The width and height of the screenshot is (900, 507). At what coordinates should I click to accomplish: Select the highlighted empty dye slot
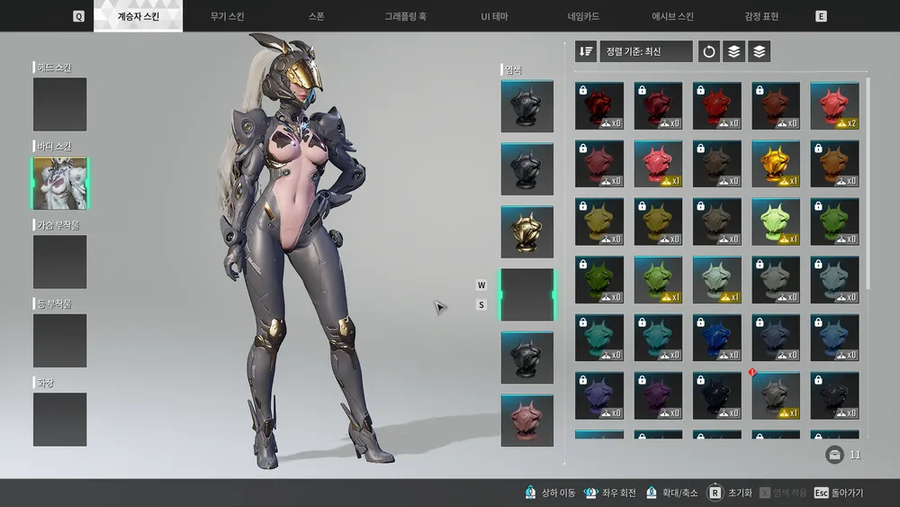[x=527, y=295]
